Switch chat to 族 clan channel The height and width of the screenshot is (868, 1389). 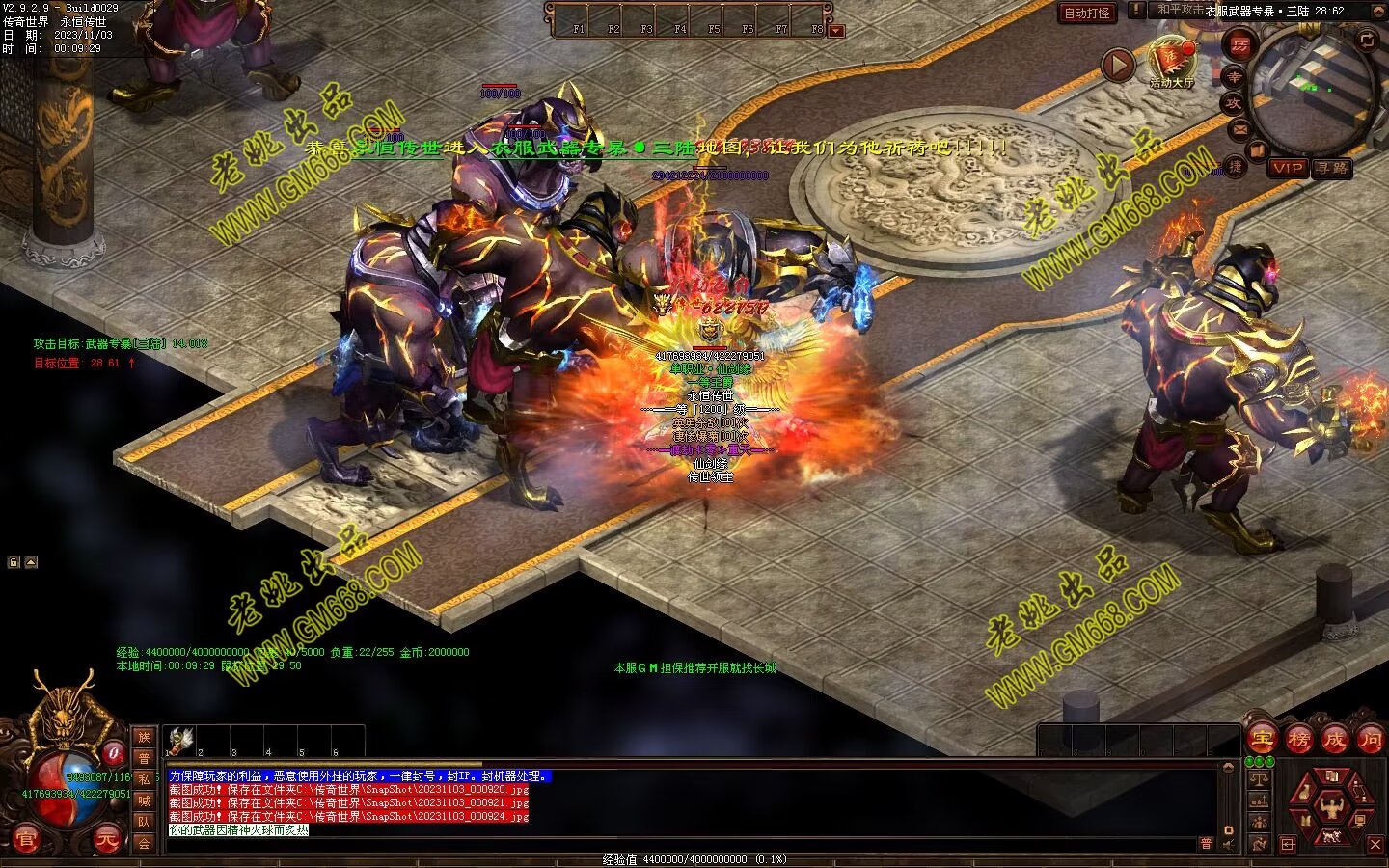pyautogui.click(x=144, y=737)
